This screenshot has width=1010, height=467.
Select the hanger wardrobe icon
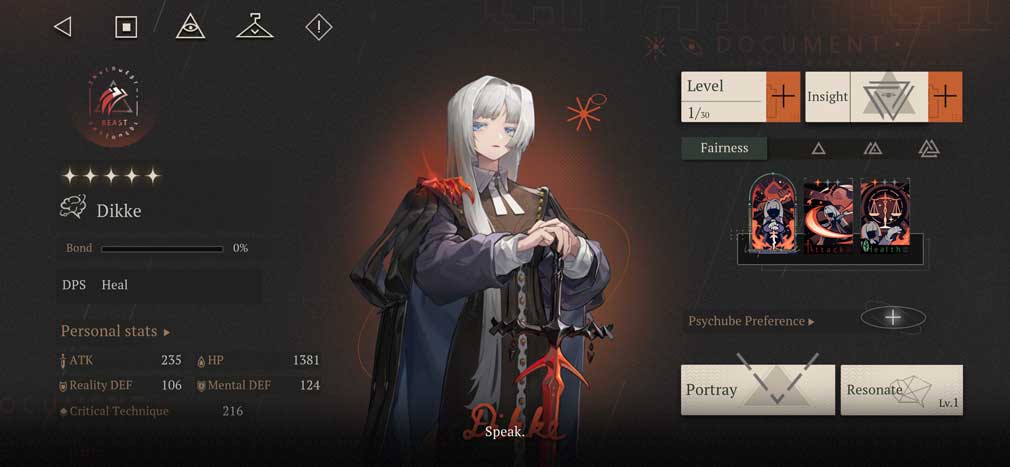(x=254, y=27)
